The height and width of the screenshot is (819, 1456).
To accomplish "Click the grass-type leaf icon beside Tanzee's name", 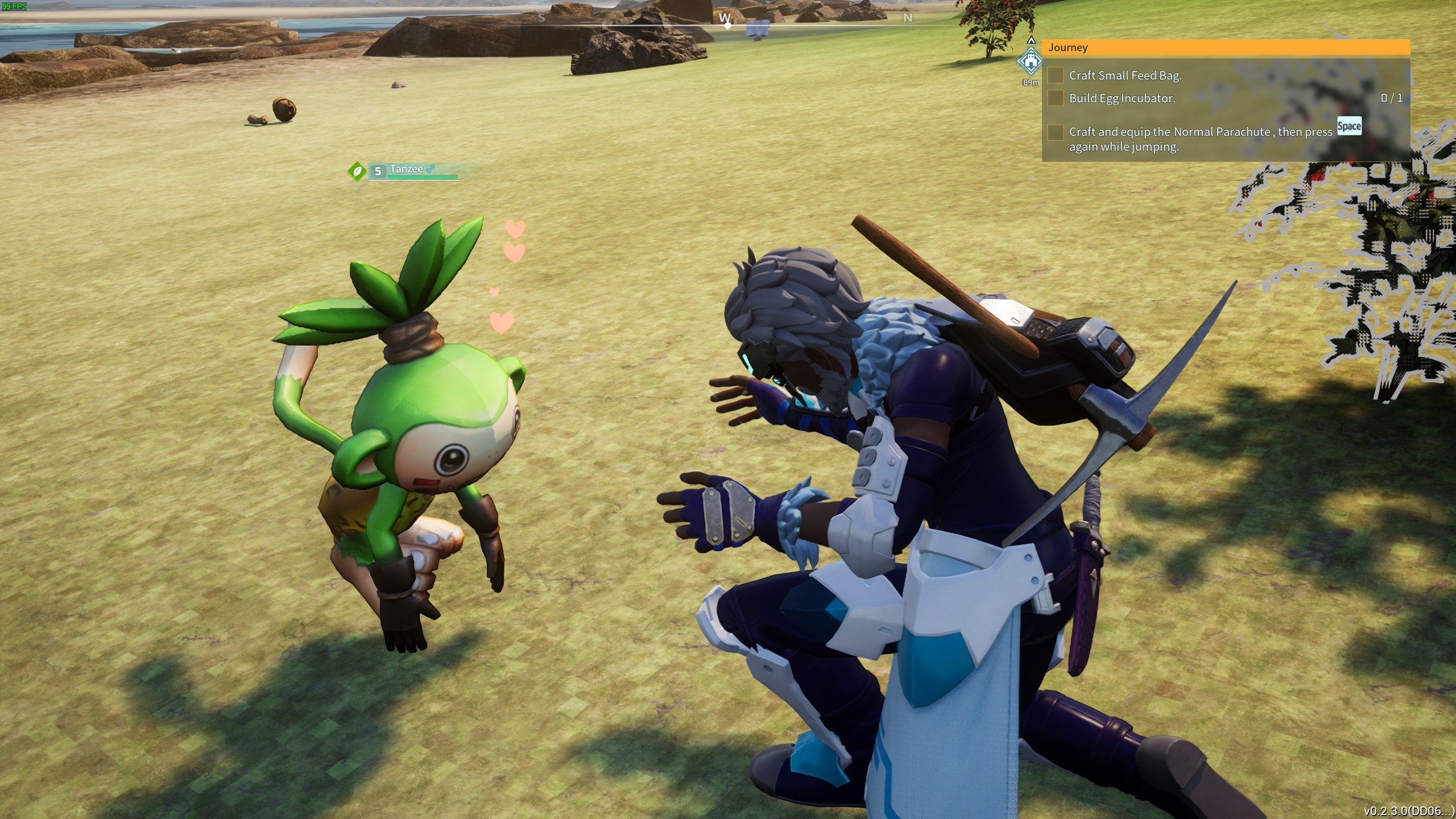I will (x=357, y=171).
